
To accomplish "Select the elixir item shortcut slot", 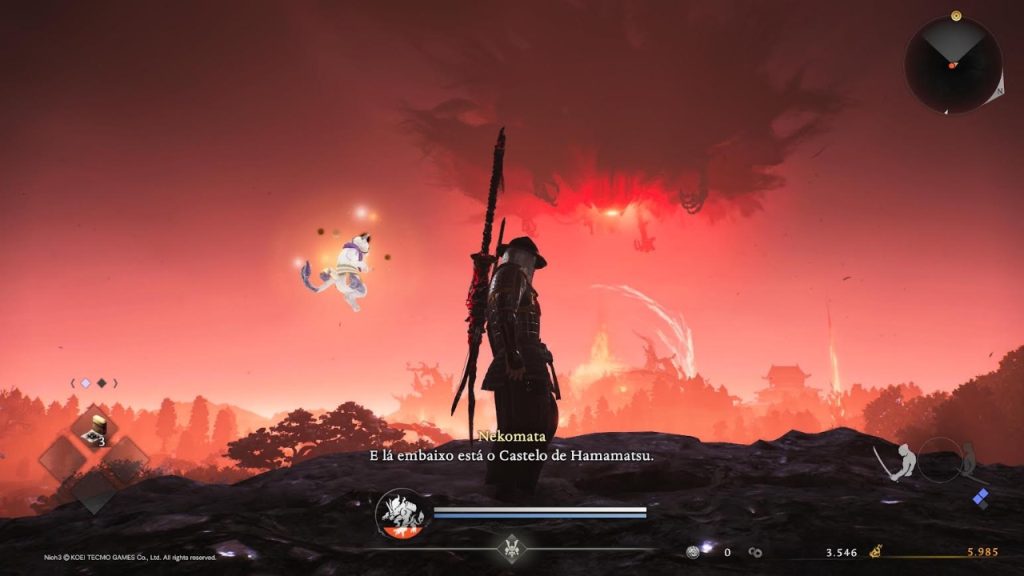I will 93,429.
